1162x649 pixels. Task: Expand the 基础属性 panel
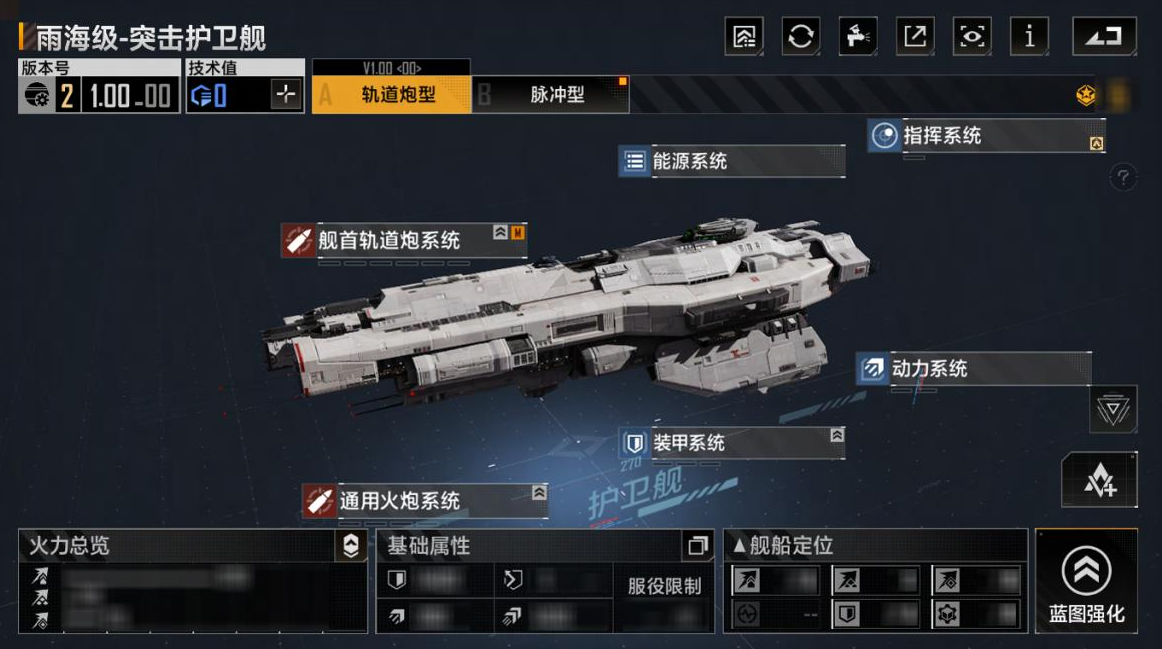point(697,546)
